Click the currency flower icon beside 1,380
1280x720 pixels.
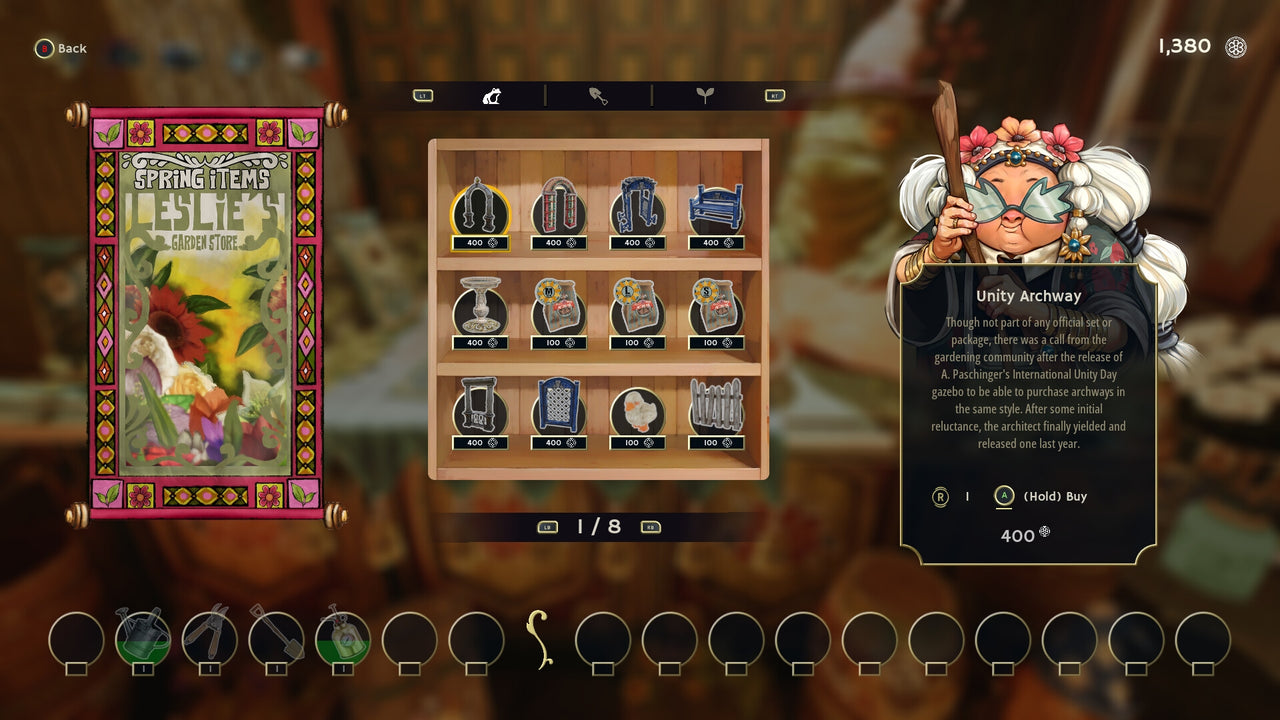pos(1237,46)
